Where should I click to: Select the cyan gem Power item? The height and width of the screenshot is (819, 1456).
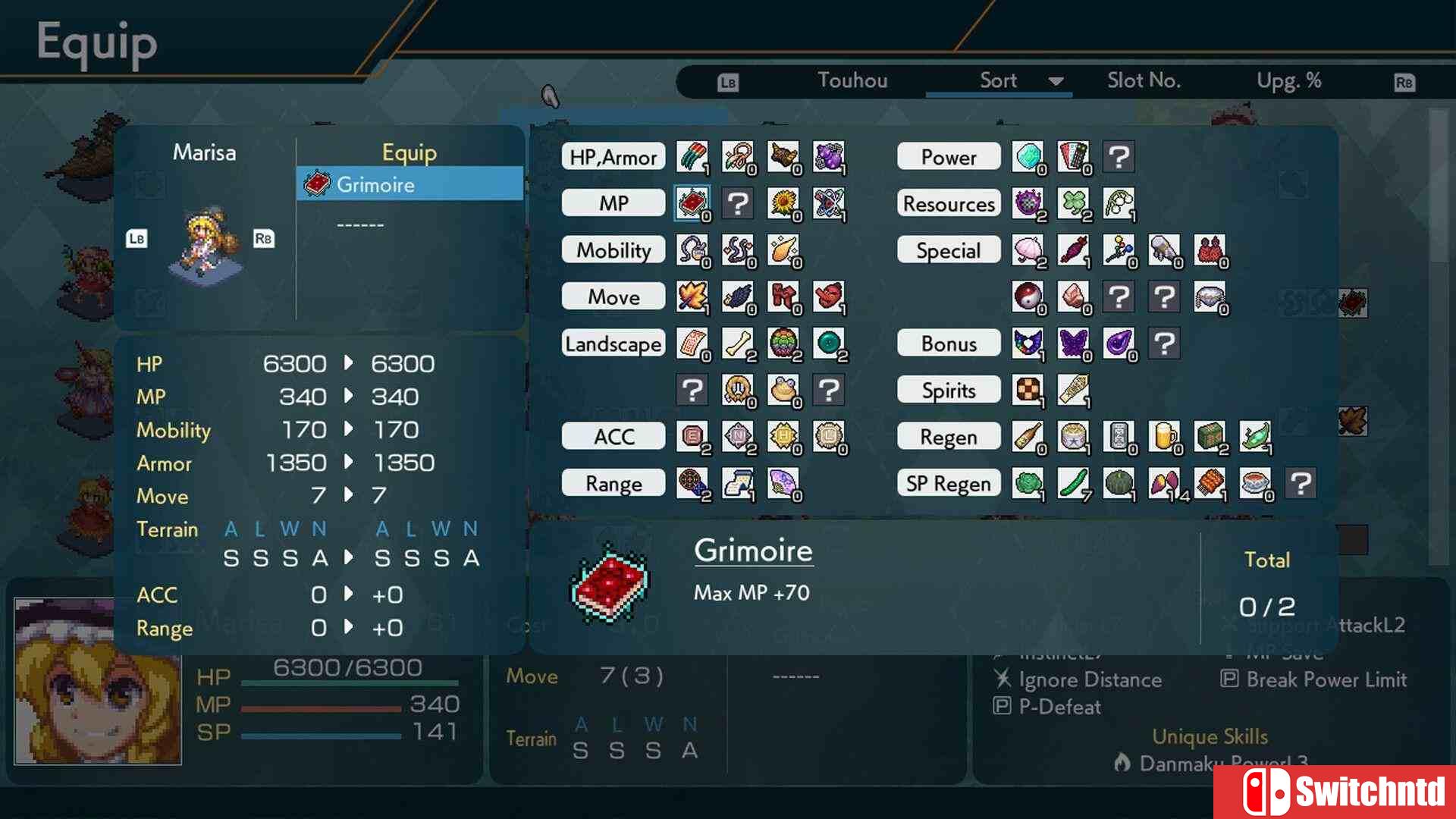point(1027,157)
